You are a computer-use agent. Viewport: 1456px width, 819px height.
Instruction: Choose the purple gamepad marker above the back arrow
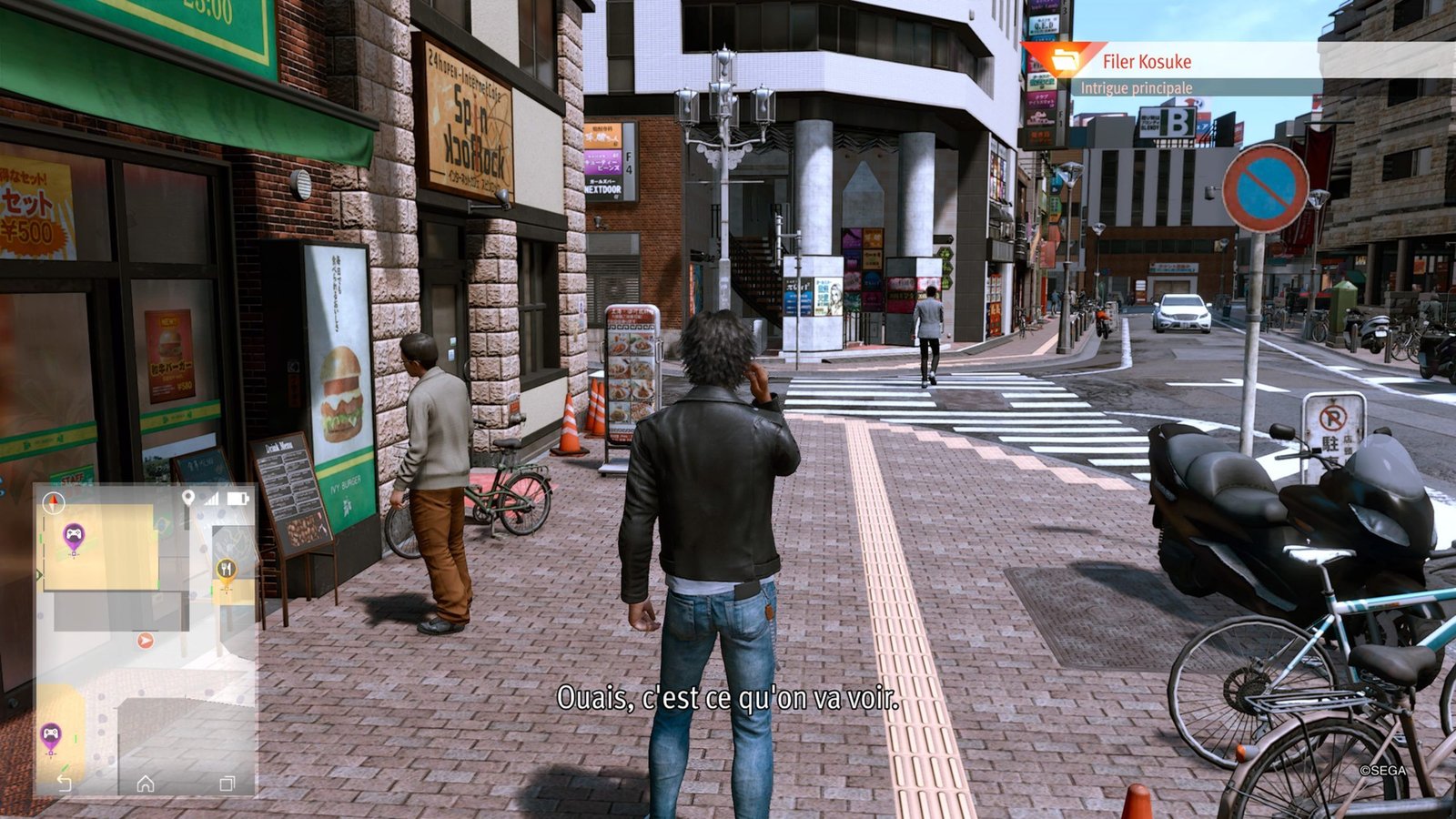click(x=51, y=733)
